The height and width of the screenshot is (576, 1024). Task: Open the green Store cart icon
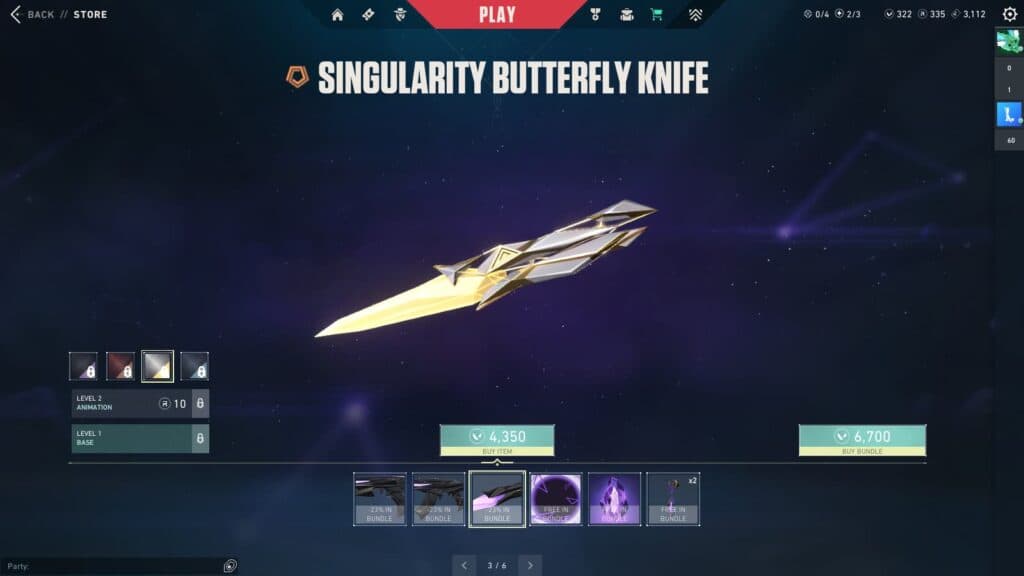(656, 15)
